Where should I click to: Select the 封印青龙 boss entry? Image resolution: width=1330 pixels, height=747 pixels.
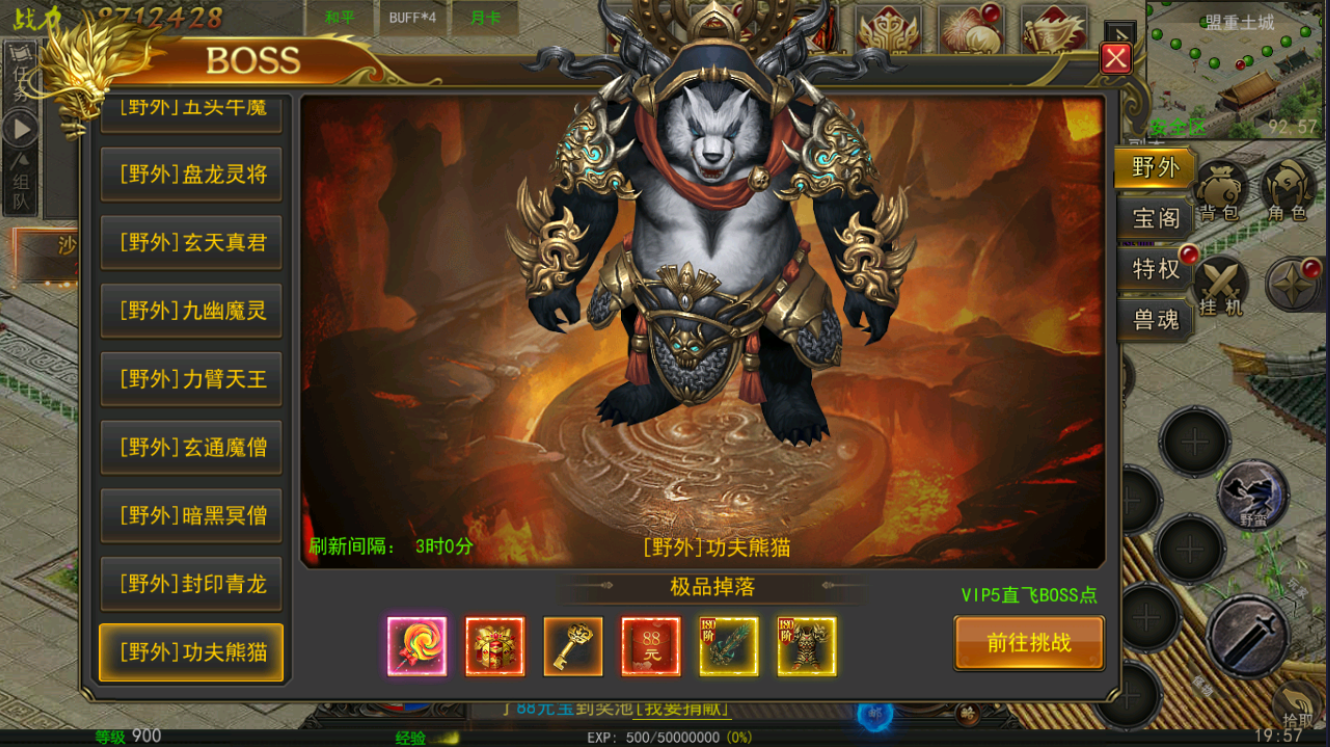point(191,584)
